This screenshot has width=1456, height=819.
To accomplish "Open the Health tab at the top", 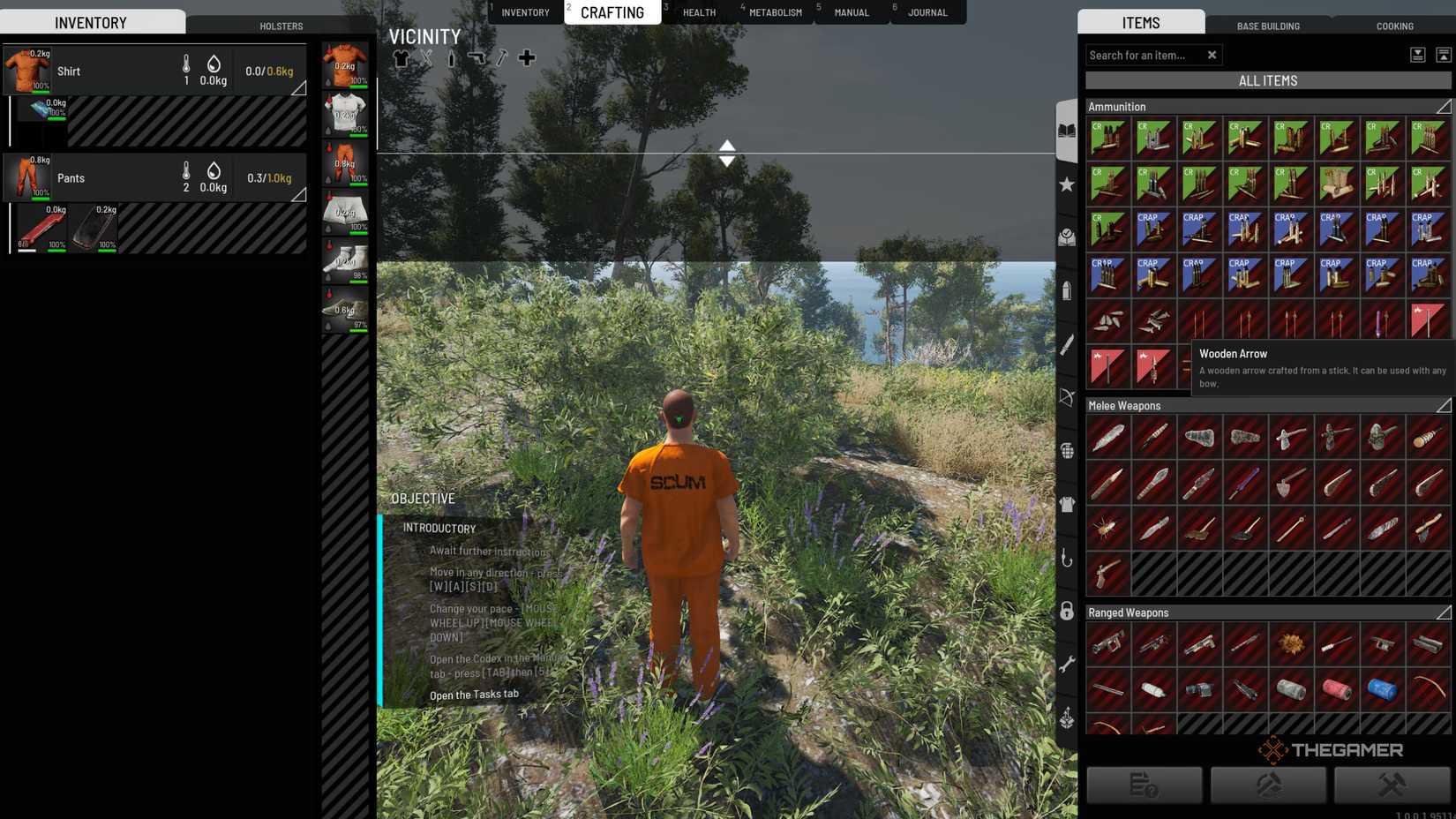I will (699, 12).
